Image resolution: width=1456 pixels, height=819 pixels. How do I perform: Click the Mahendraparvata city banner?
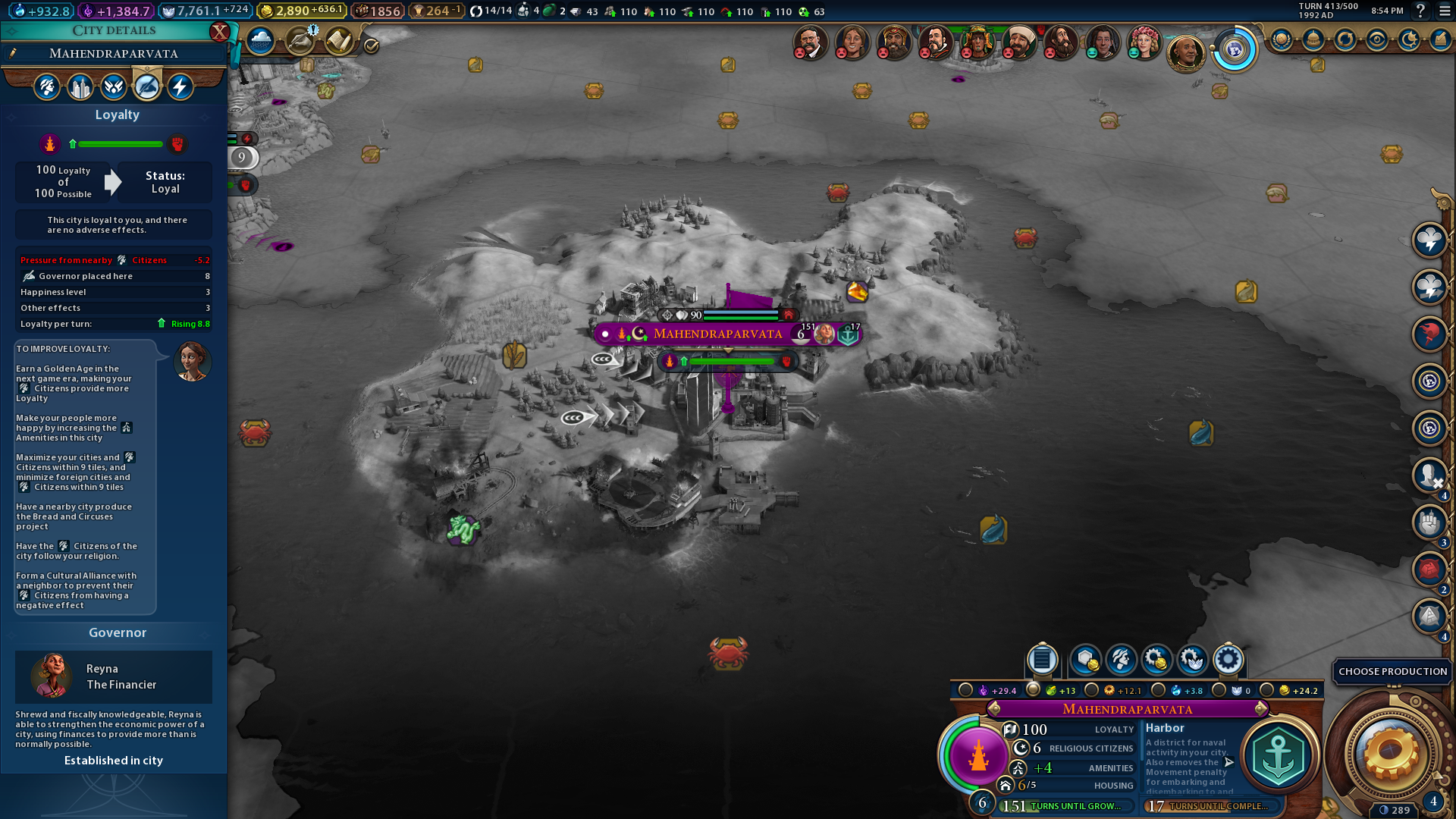[717, 334]
